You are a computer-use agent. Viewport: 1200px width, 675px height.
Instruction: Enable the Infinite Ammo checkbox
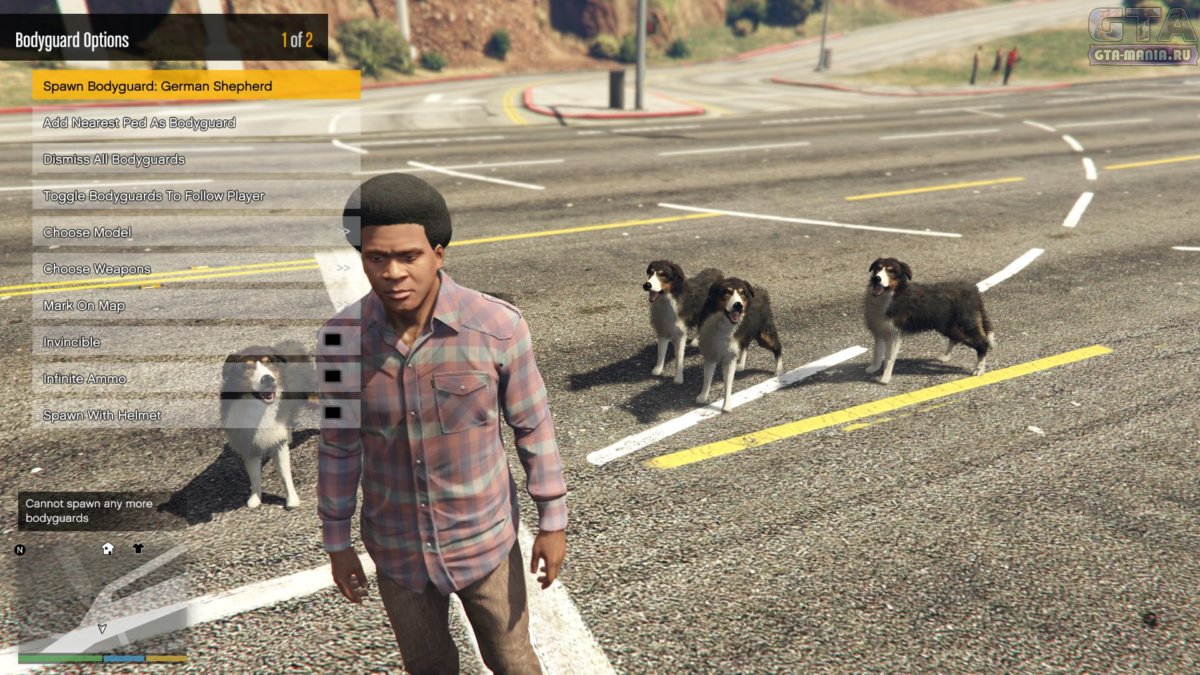click(x=333, y=378)
